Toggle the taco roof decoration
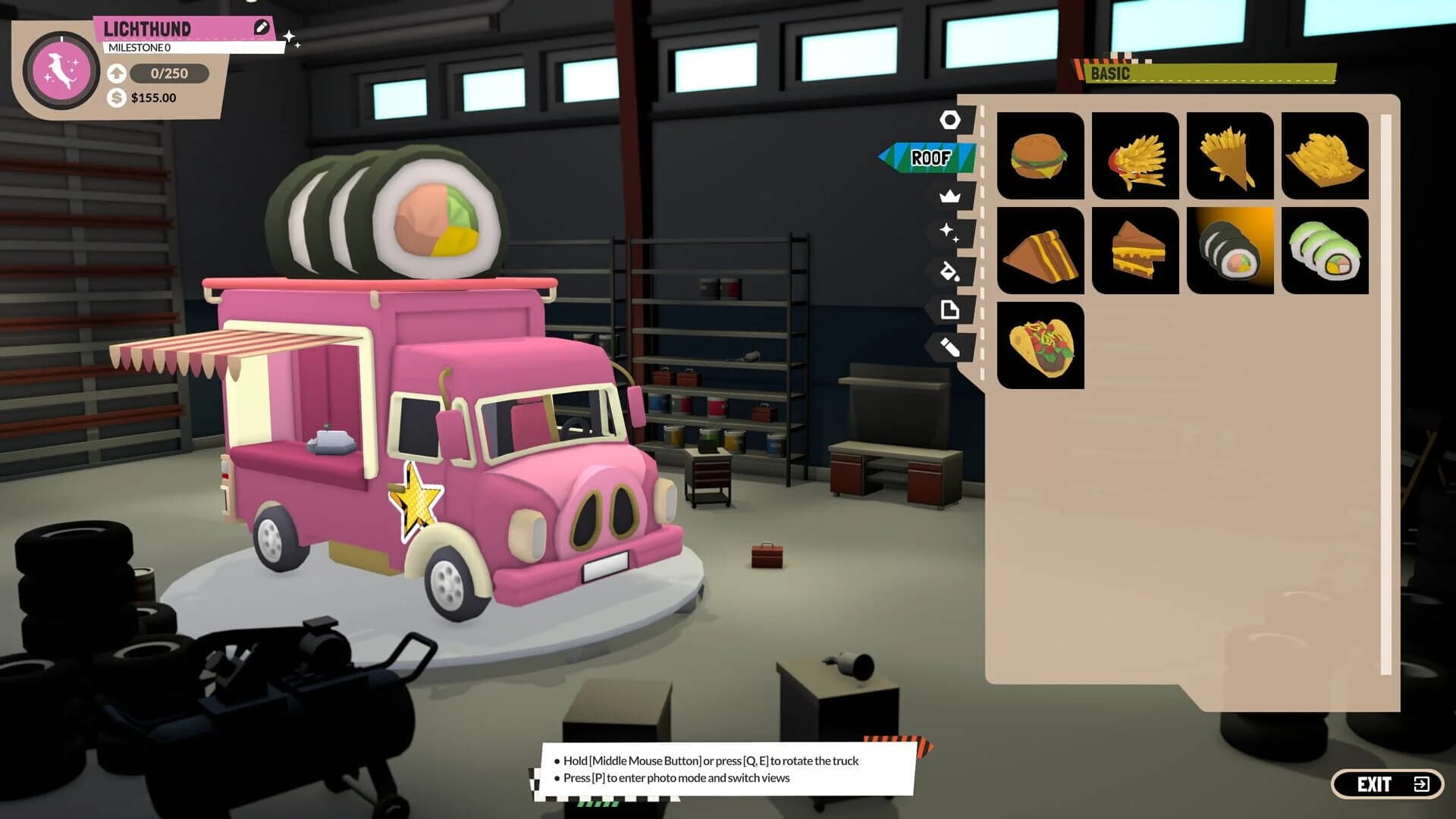Screen dimensions: 1456x819 click(1040, 346)
